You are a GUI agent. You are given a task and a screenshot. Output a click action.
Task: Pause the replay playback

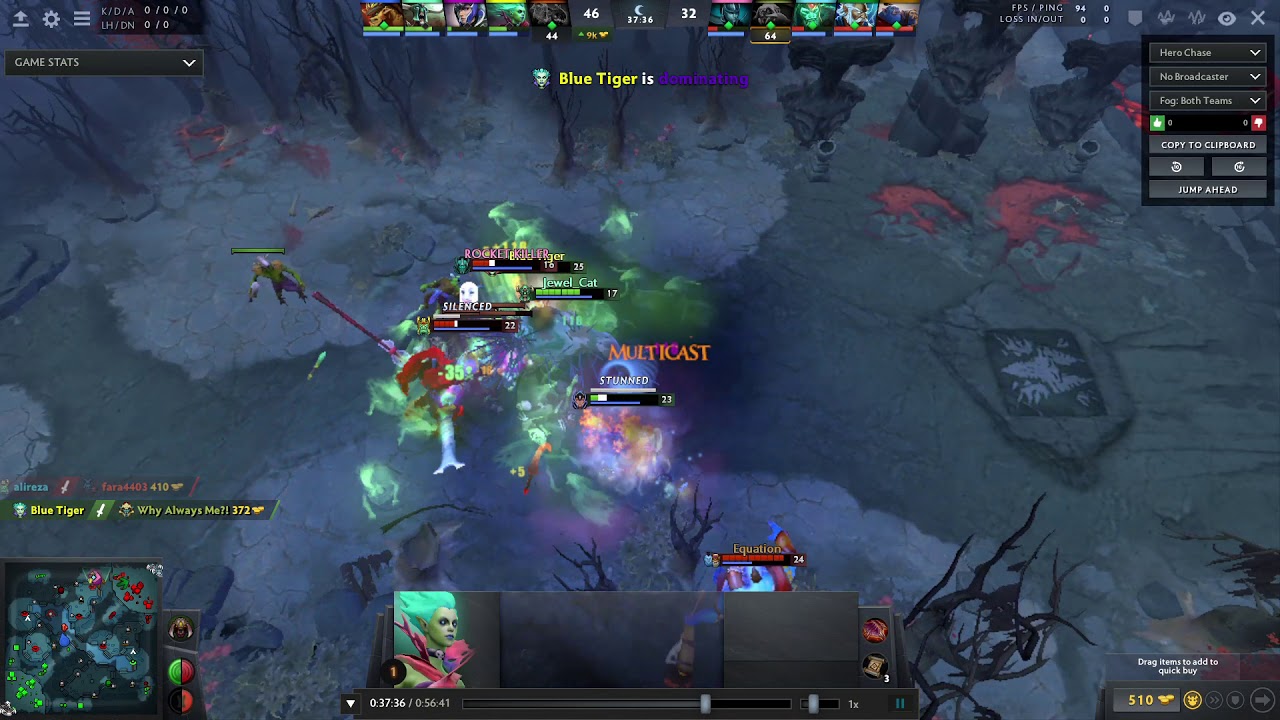tap(900, 703)
